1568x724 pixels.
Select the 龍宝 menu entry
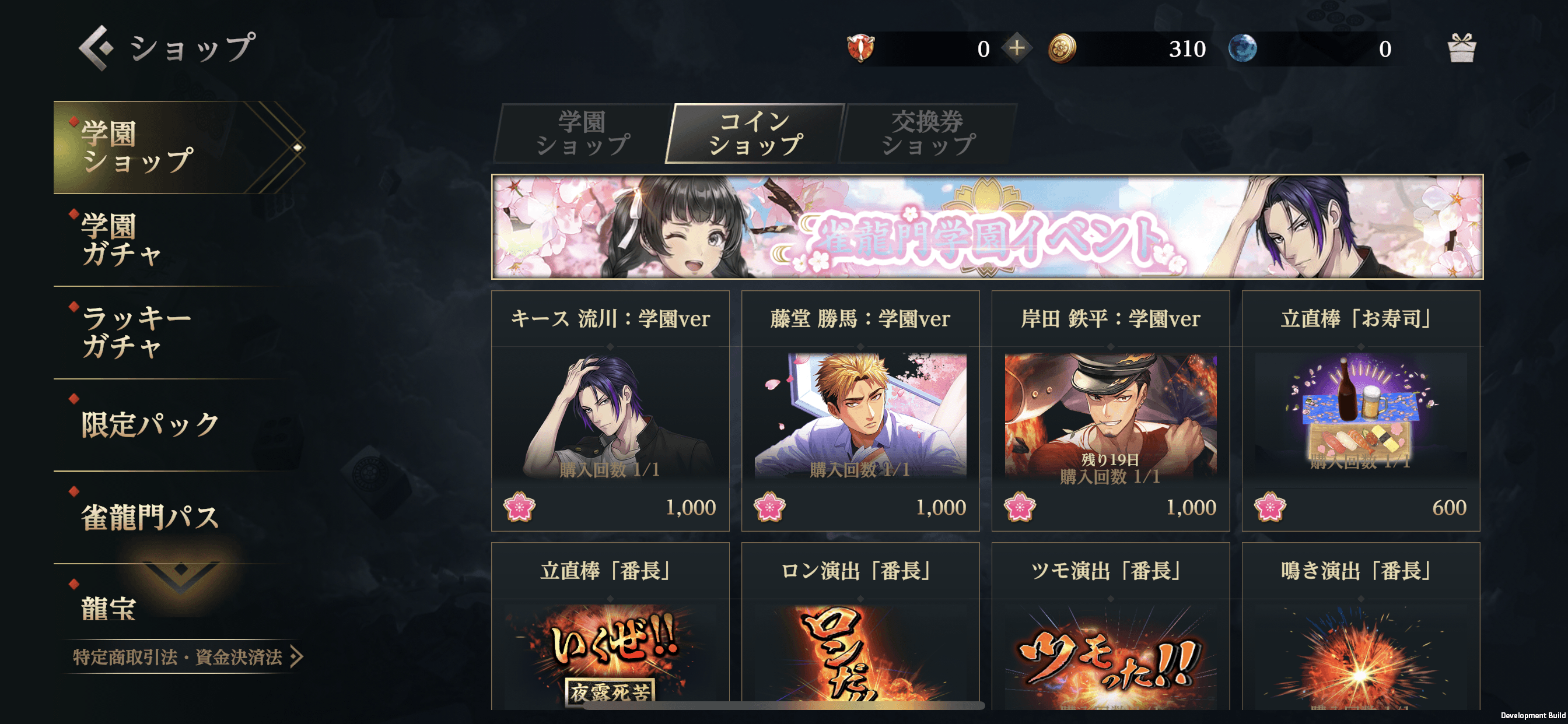[x=110, y=609]
